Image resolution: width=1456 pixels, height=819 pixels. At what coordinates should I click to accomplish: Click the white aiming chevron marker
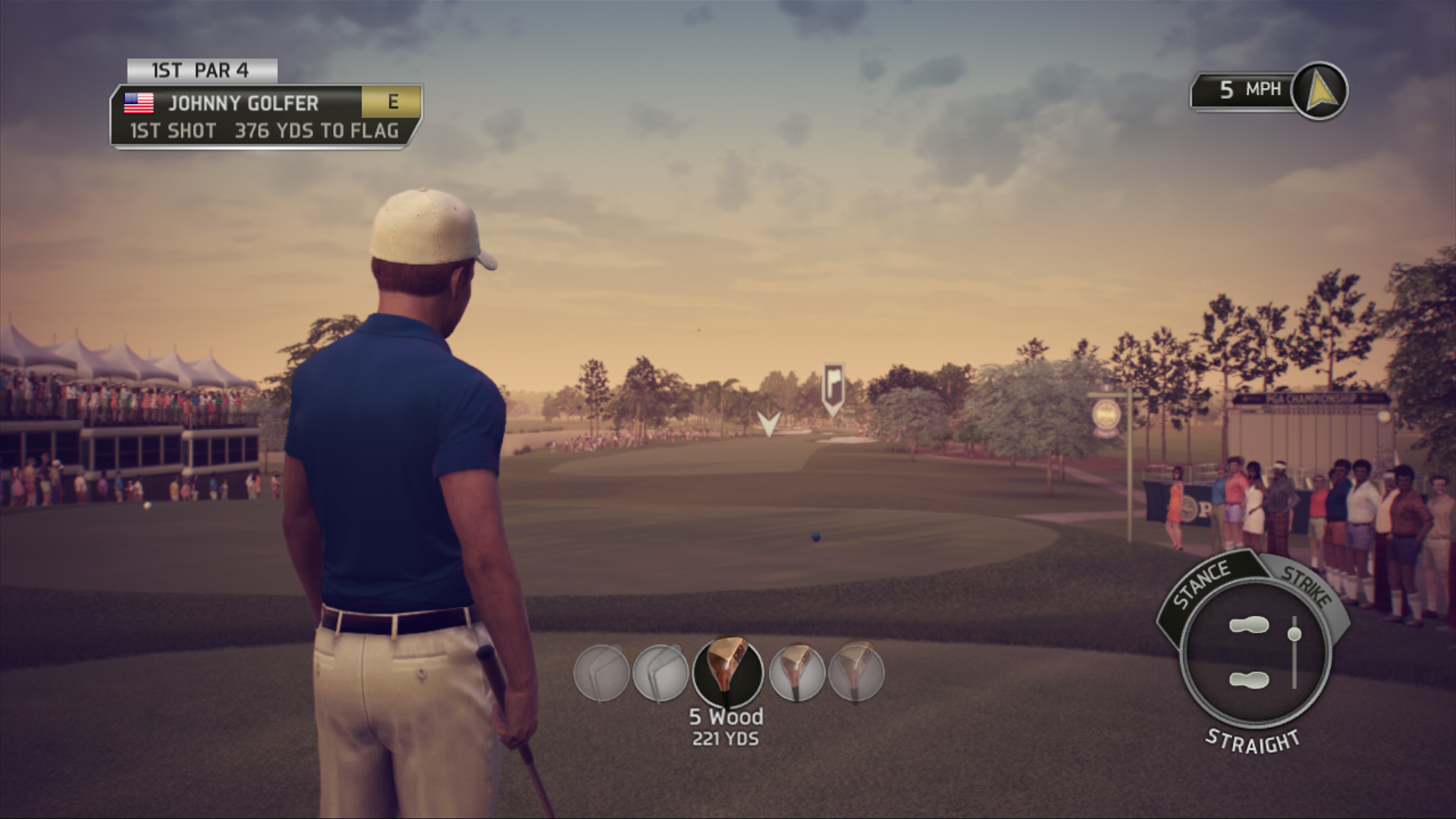(769, 423)
